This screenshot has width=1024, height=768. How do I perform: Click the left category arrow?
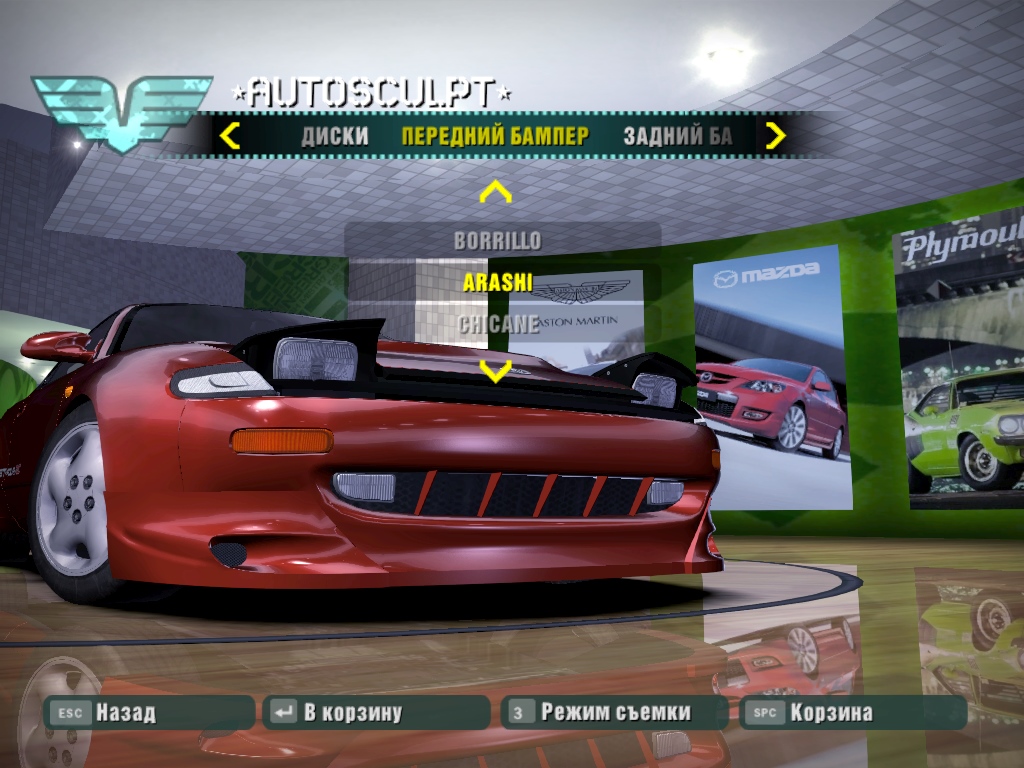[230, 135]
